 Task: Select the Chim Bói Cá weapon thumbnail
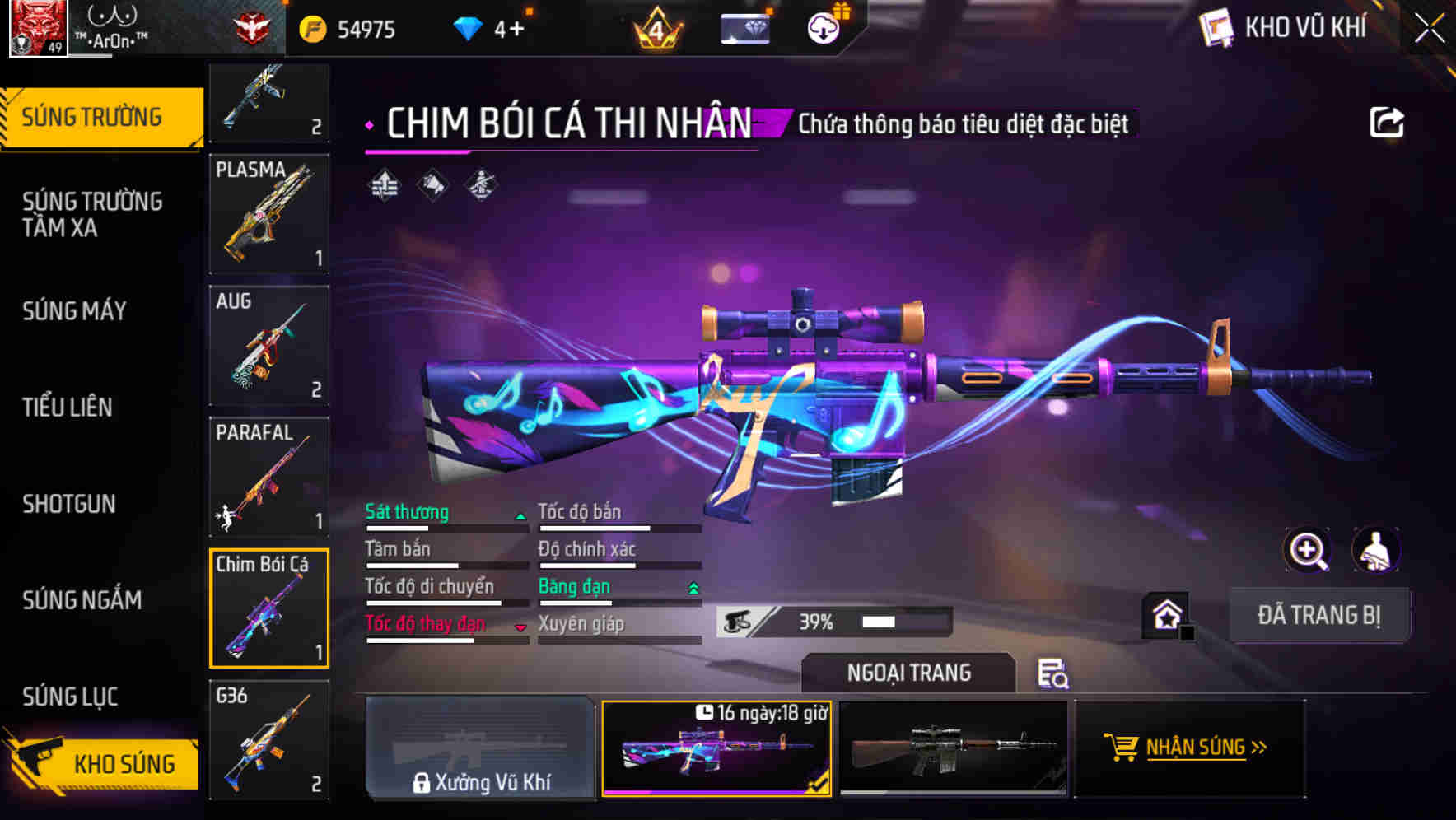[x=269, y=608]
